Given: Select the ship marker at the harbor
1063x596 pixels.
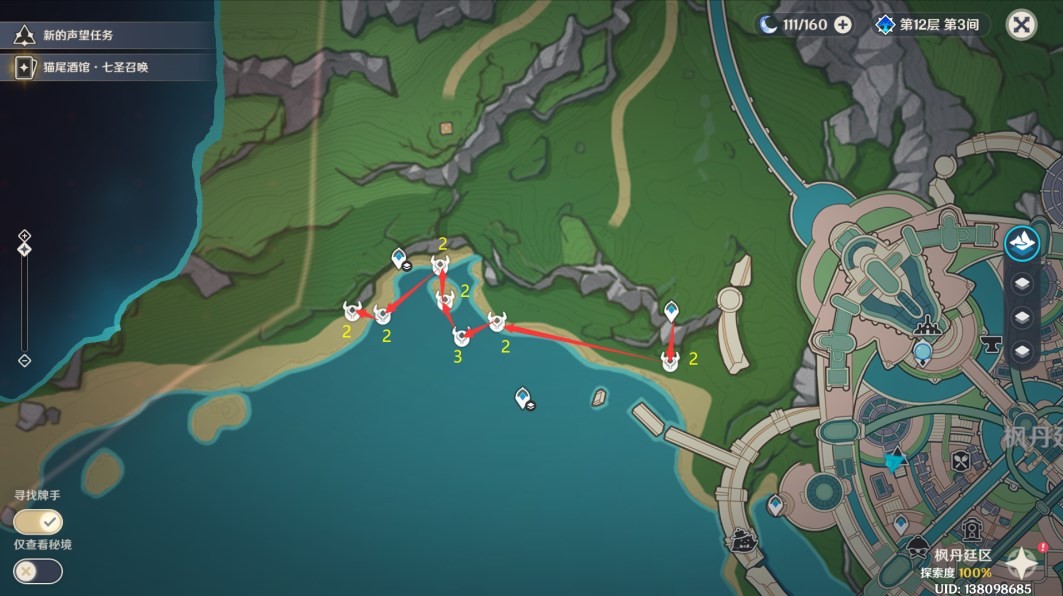Looking at the screenshot, I should (743, 540).
